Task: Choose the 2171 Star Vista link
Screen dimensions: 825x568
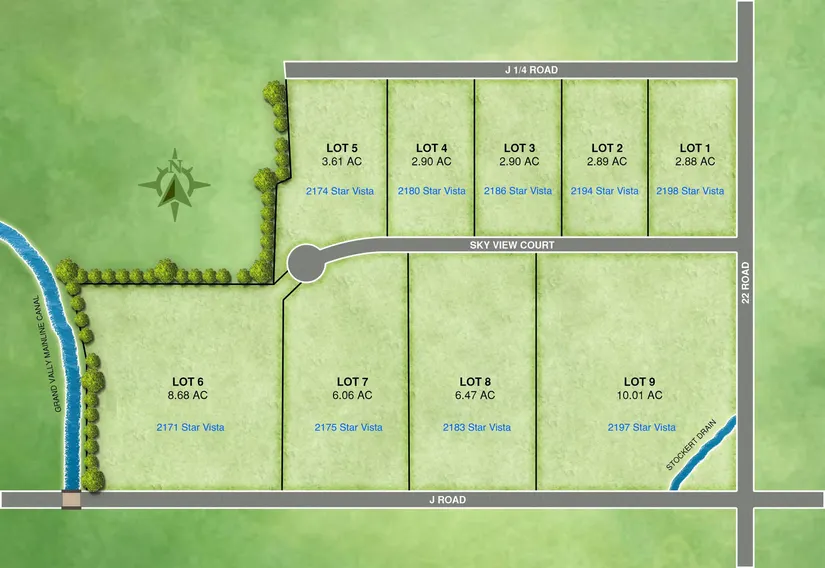Action: point(190,427)
